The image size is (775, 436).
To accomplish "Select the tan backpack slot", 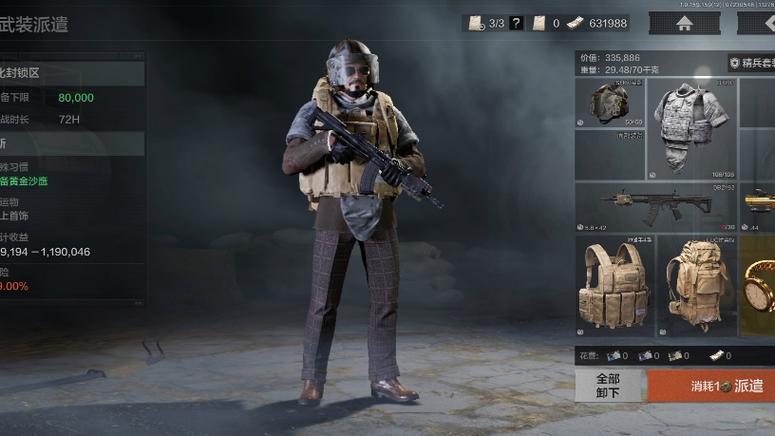I will pyautogui.click(x=696, y=285).
